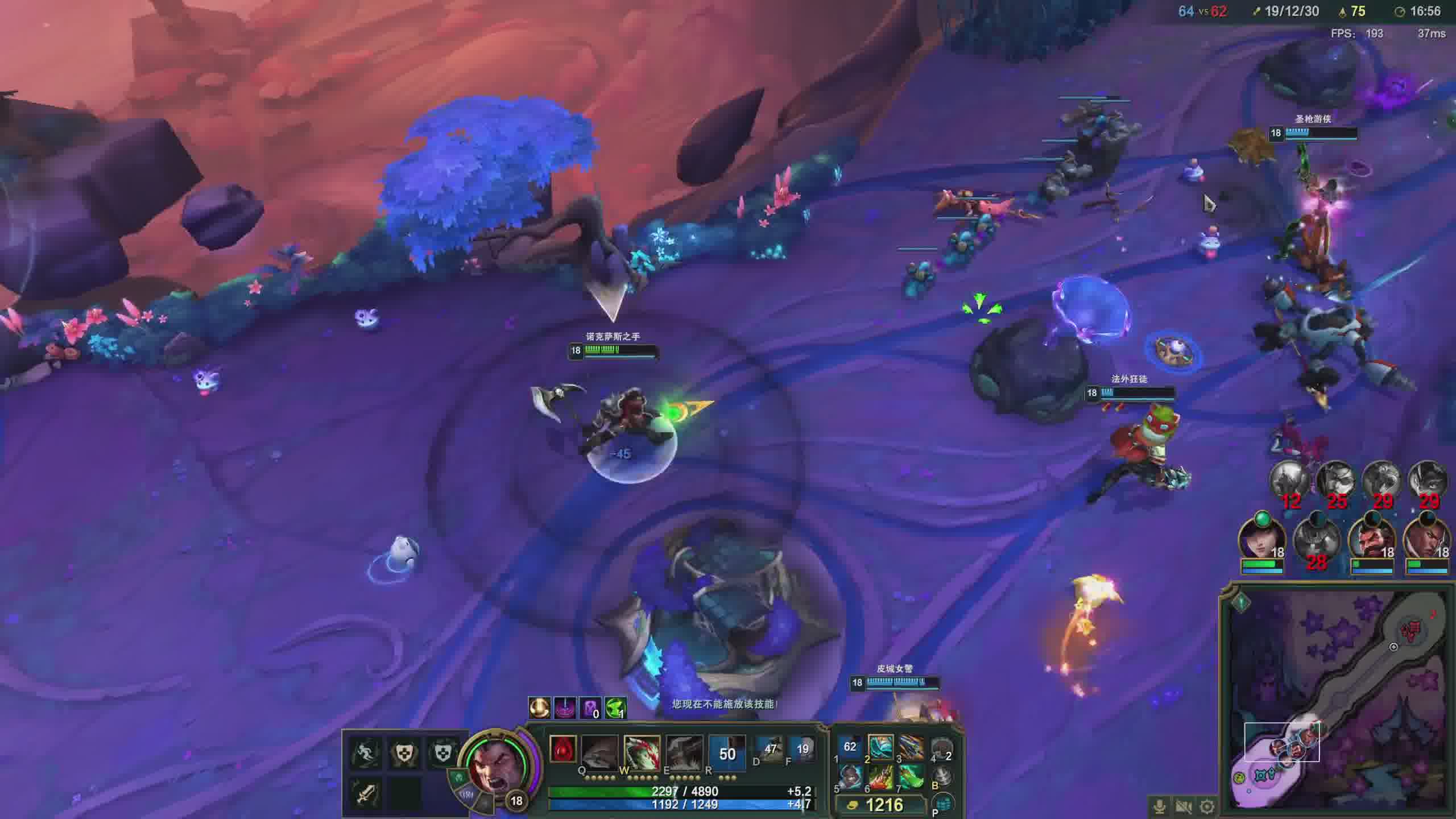Activate Darius's Q ability icon
The height and width of the screenshot is (819, 1456).
click(x=599, y=752)
